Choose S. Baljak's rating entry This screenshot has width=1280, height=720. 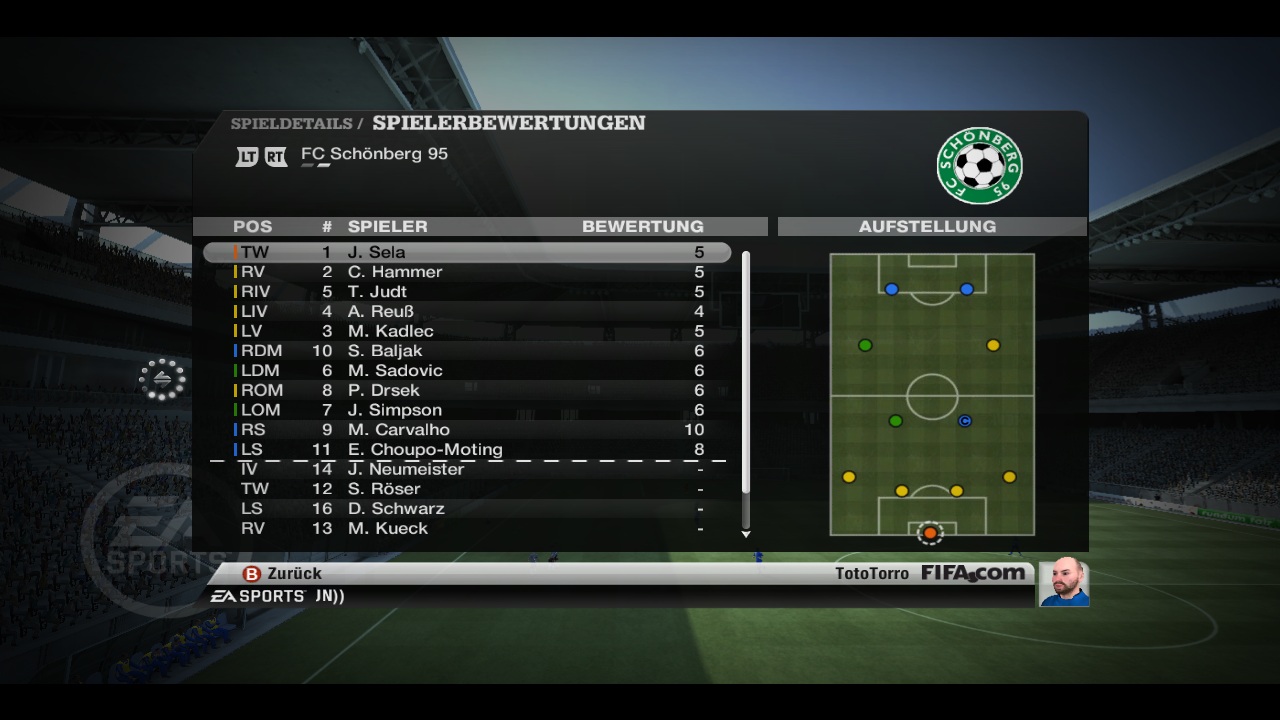pos(467,351)
